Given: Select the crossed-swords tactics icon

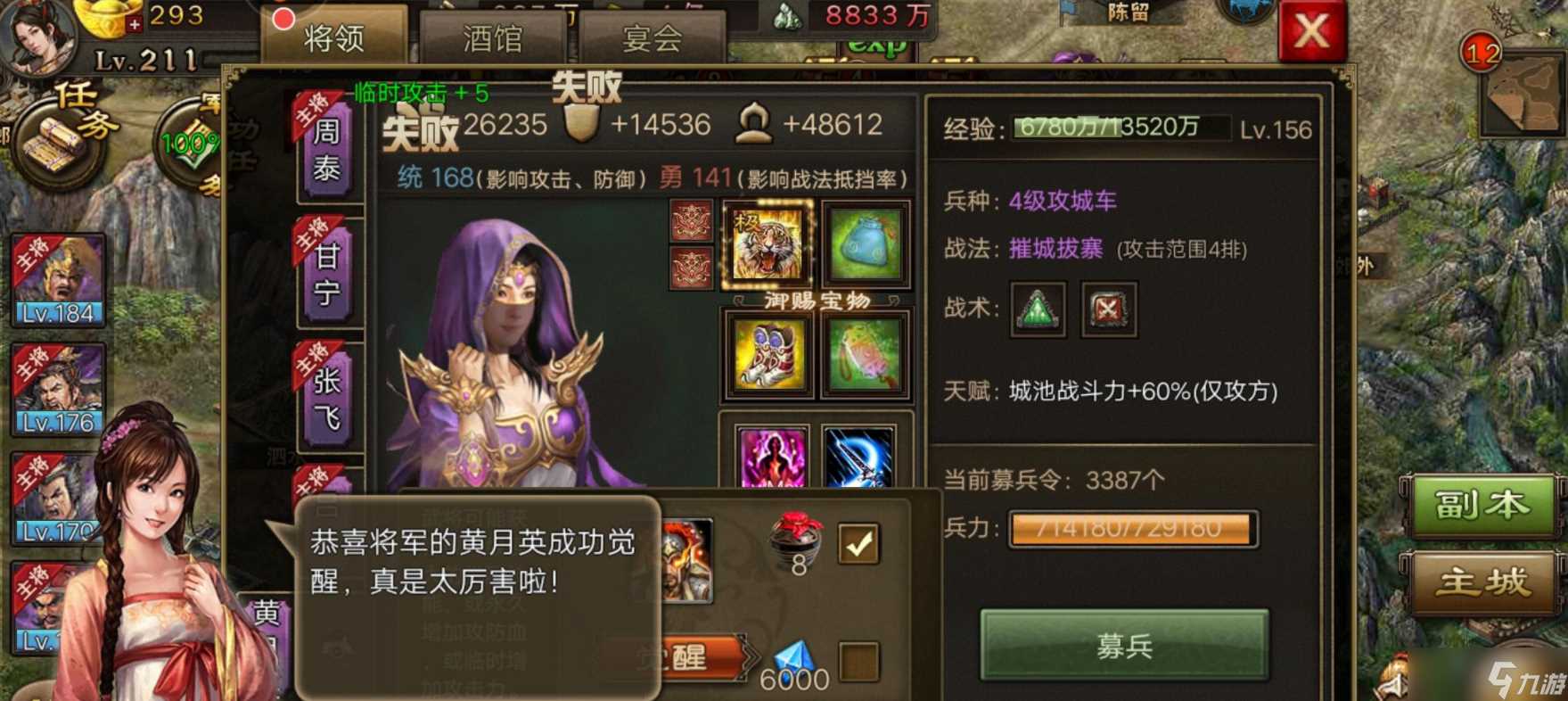Looking at the screenshot, I should click(1108, 310).
